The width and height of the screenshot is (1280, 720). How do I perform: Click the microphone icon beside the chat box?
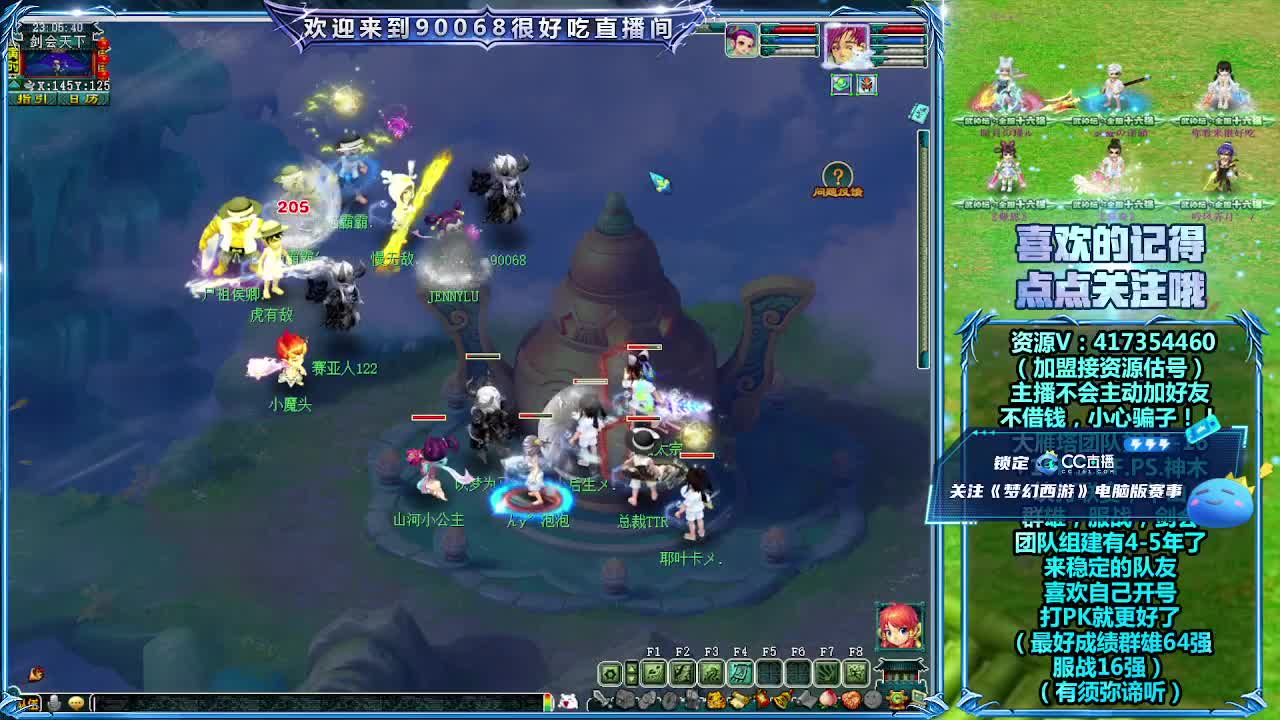tap(55, 701)
